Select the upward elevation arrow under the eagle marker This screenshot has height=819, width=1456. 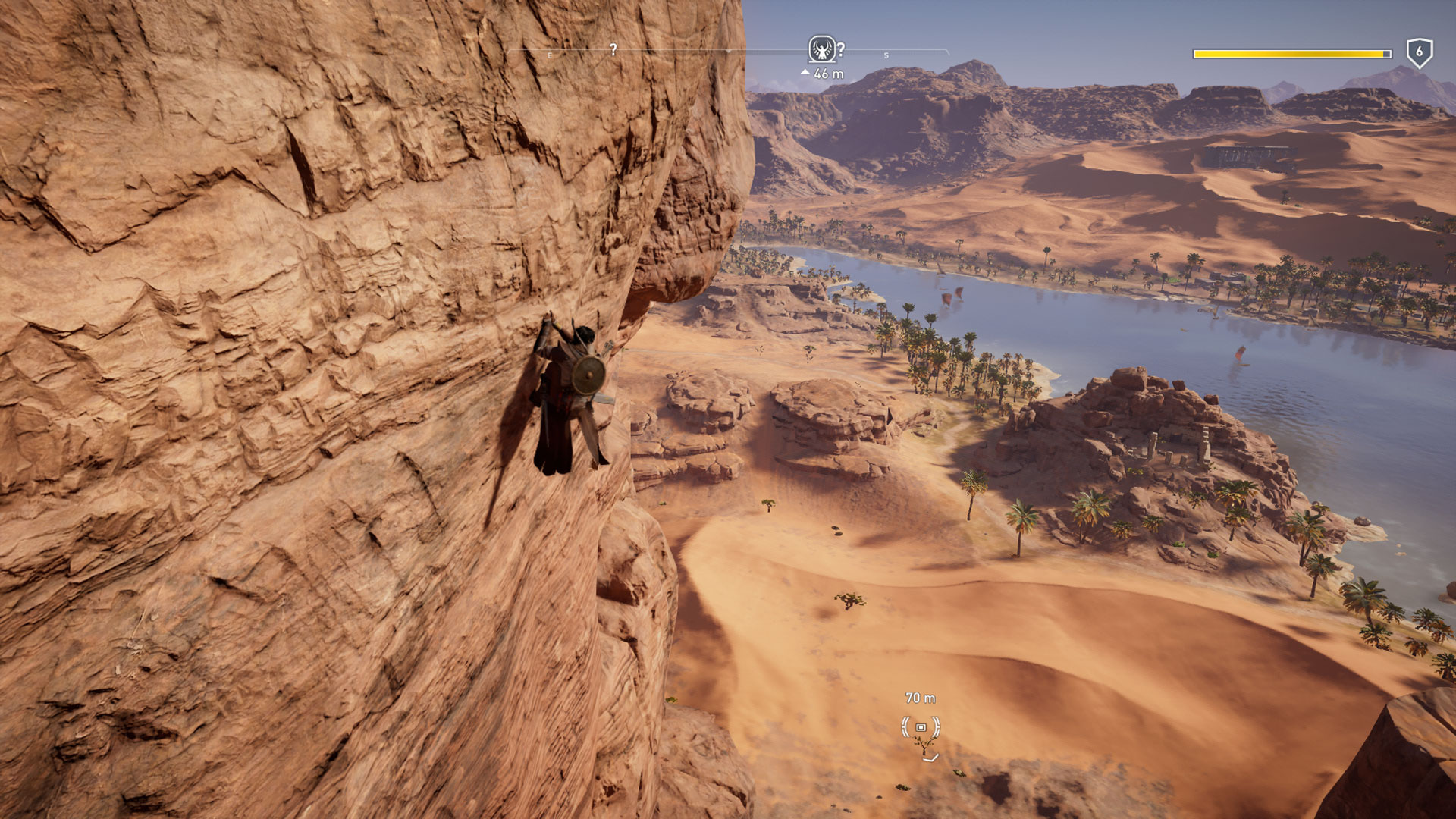[805, 72]
